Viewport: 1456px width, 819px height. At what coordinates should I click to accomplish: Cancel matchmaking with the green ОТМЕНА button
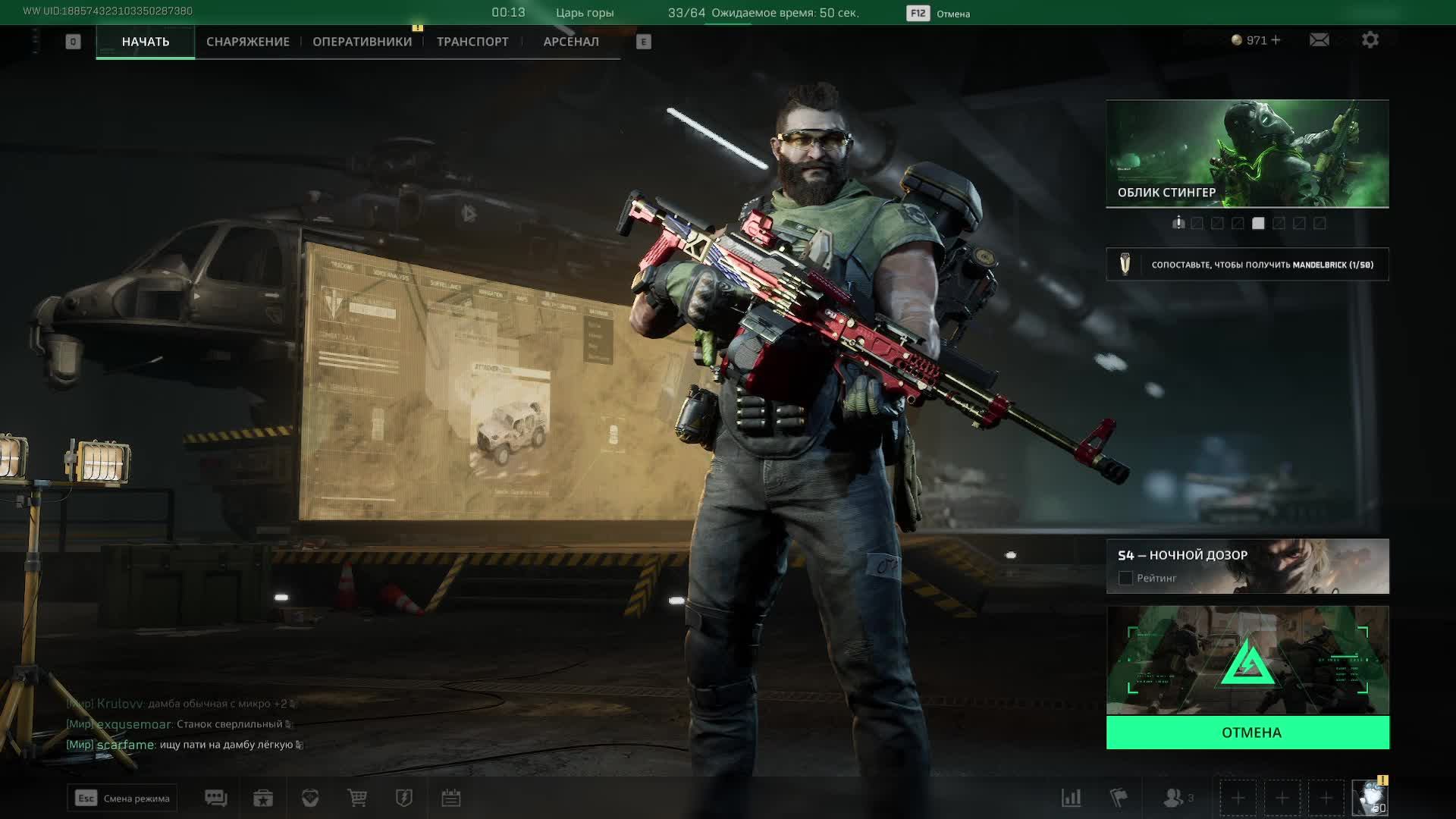(1247, 733)
